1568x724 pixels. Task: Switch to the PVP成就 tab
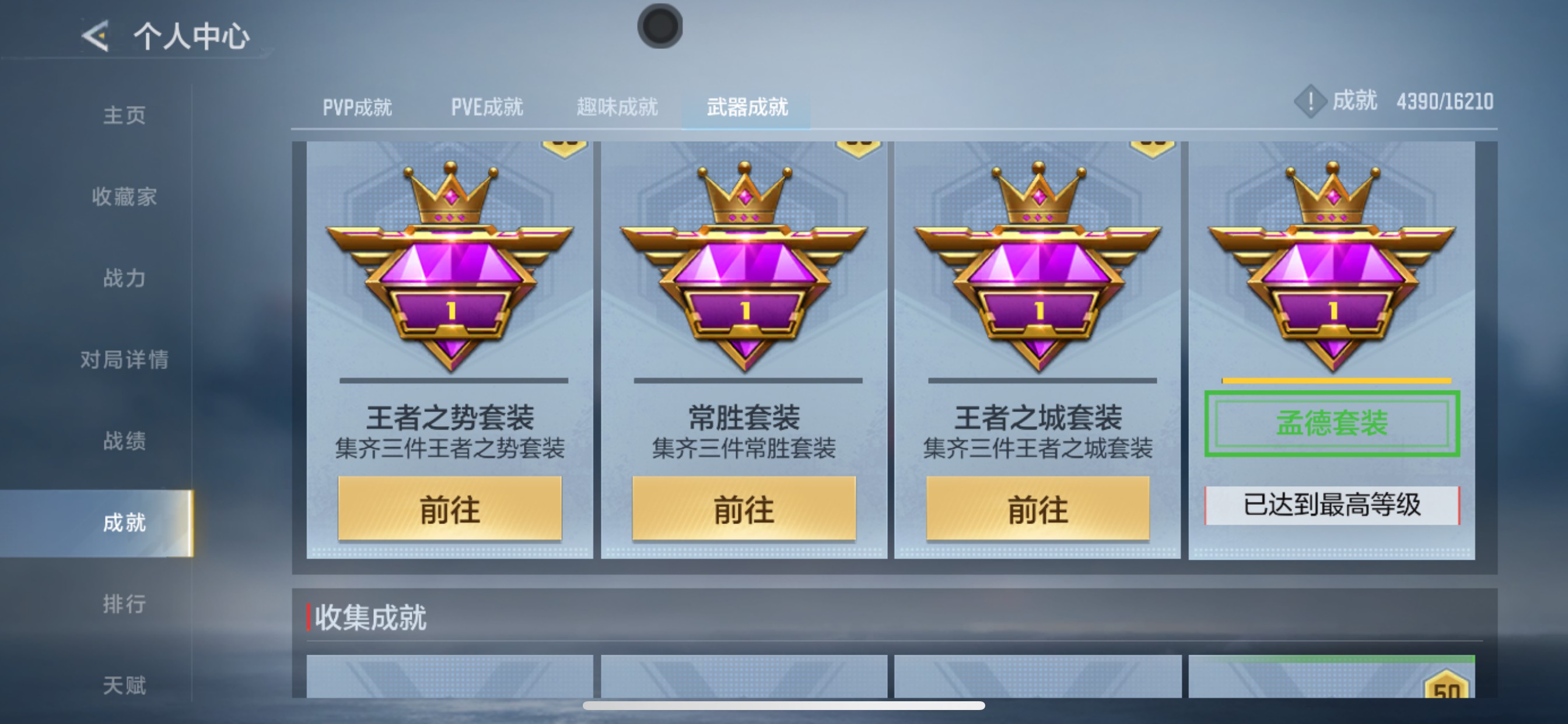click(x=358, y=107)
